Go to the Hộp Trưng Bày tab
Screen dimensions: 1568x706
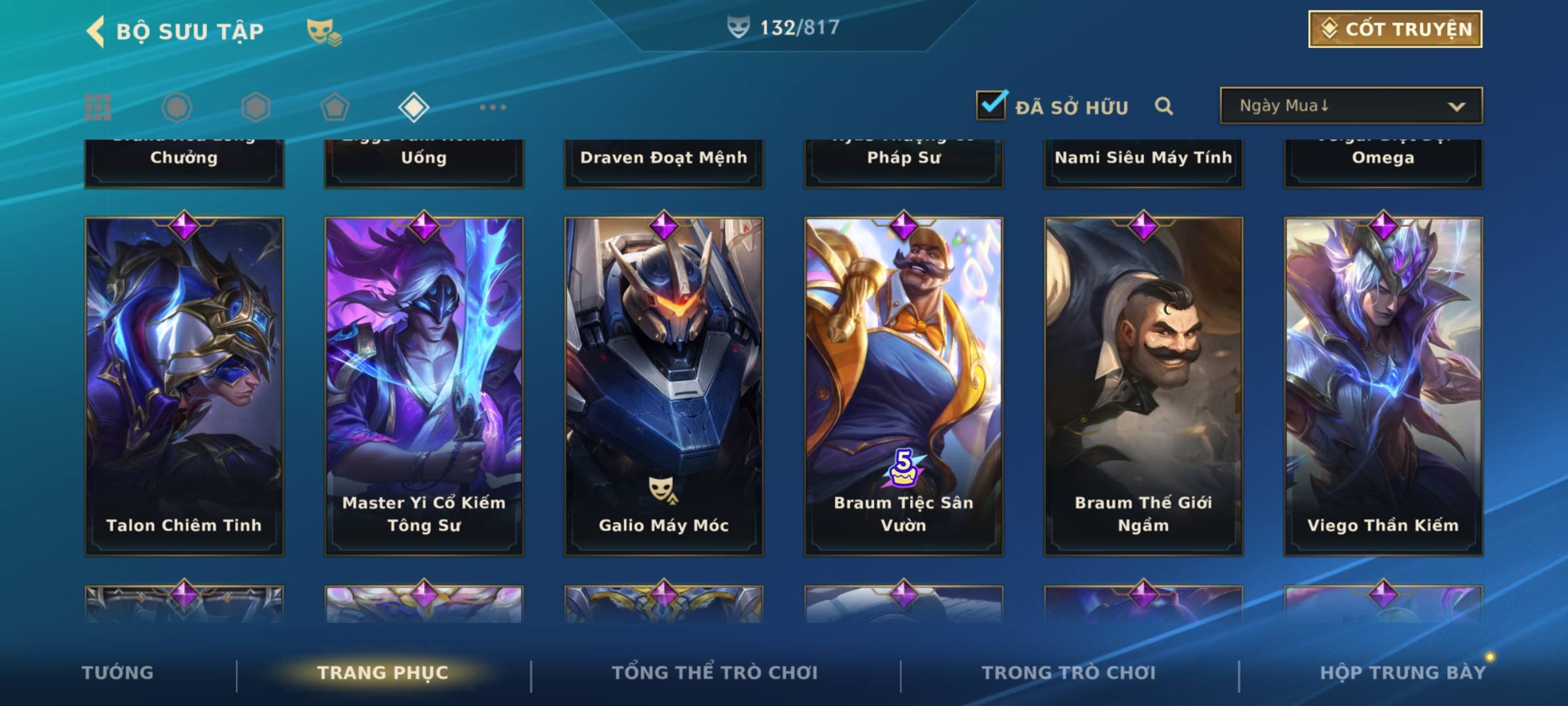pyautogui.click(x=1403, y=673)
